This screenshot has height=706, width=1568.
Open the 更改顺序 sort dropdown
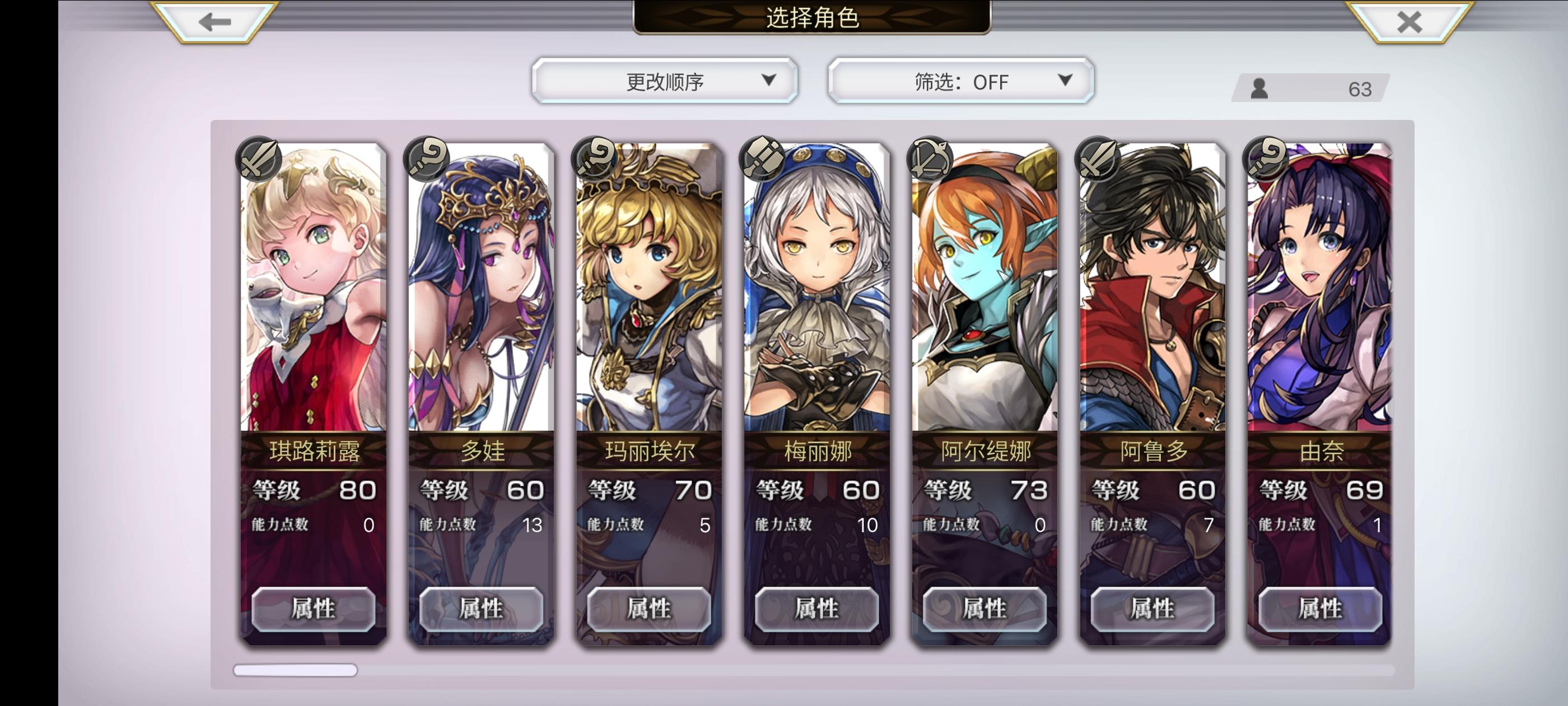(x=664, y=80)
